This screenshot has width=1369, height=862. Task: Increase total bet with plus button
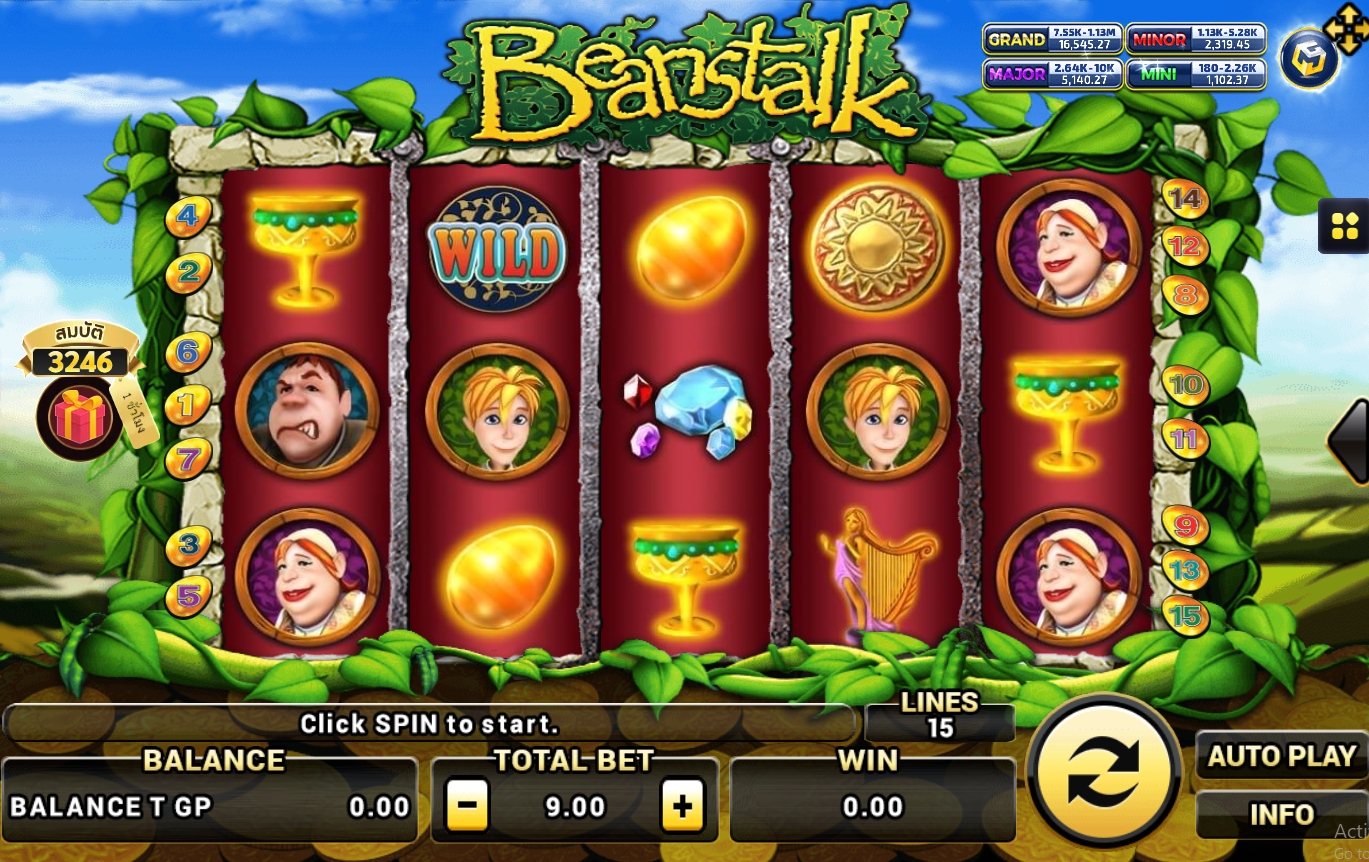683,806
